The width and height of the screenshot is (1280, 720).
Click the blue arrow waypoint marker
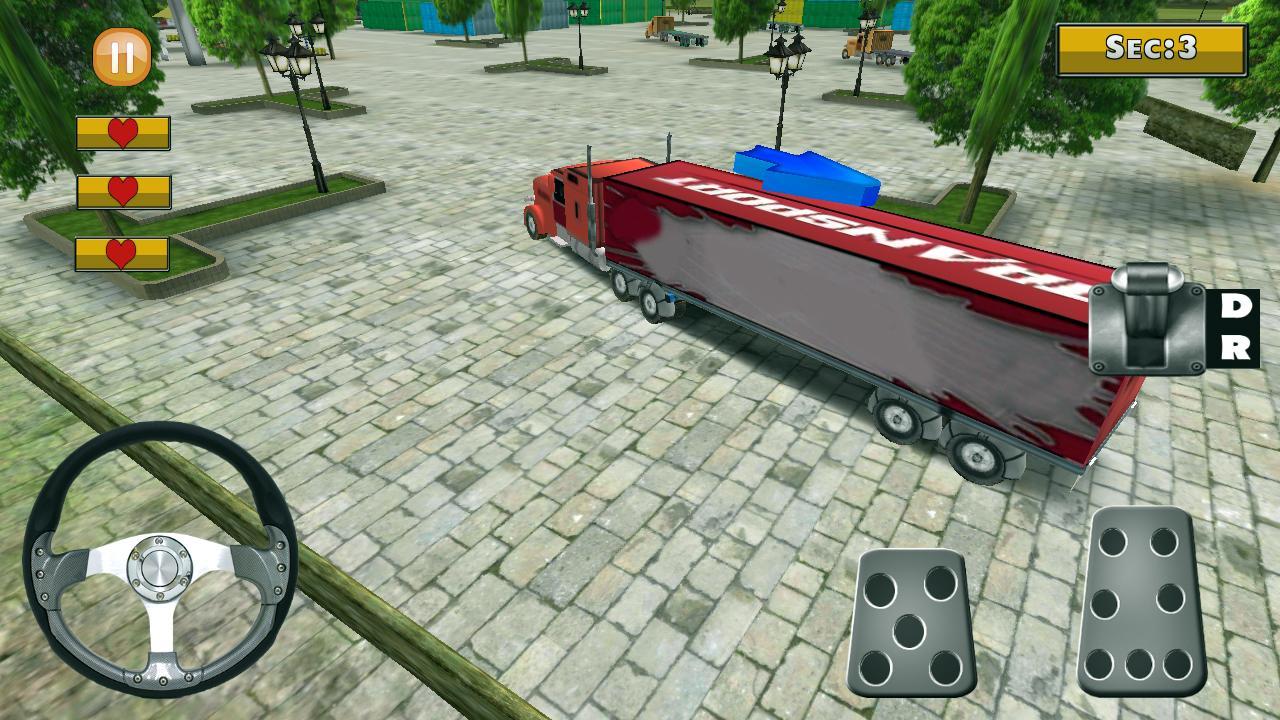coord(805,175)
